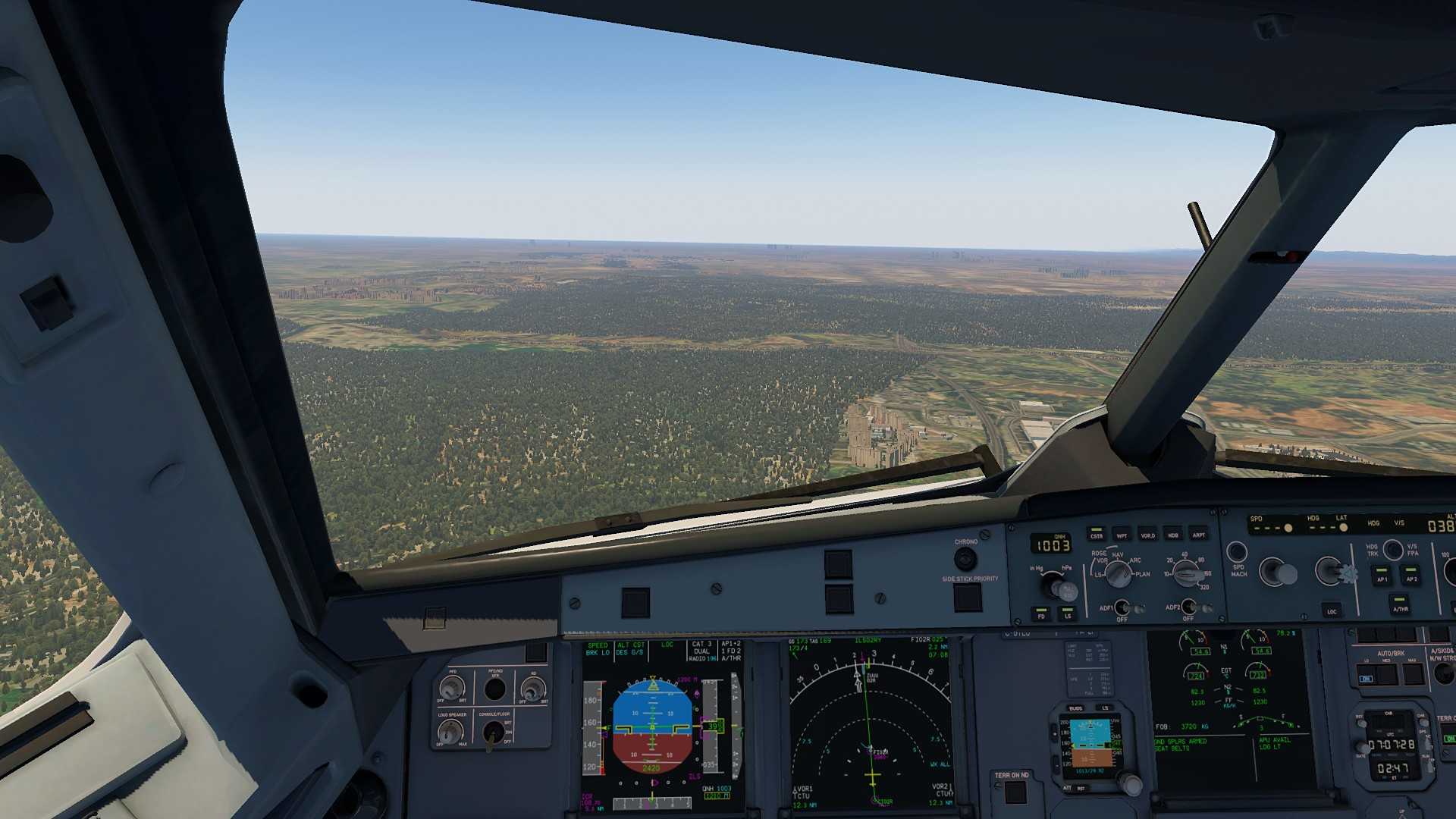Click the SPD MACH changeover button
The image size is (1456, 819).
point(1237,551)
